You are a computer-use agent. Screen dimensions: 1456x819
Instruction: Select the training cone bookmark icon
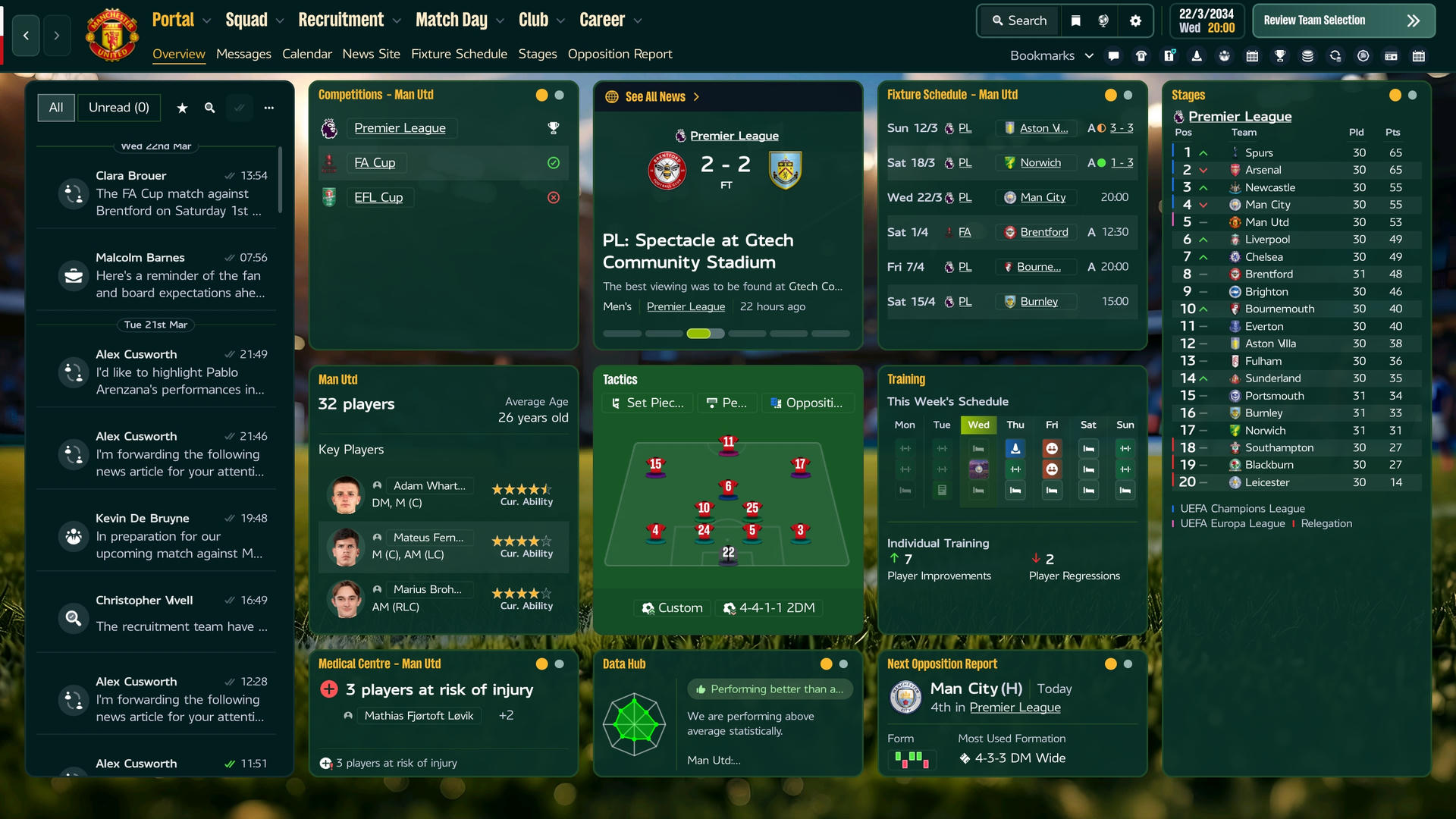point(1197,56)
